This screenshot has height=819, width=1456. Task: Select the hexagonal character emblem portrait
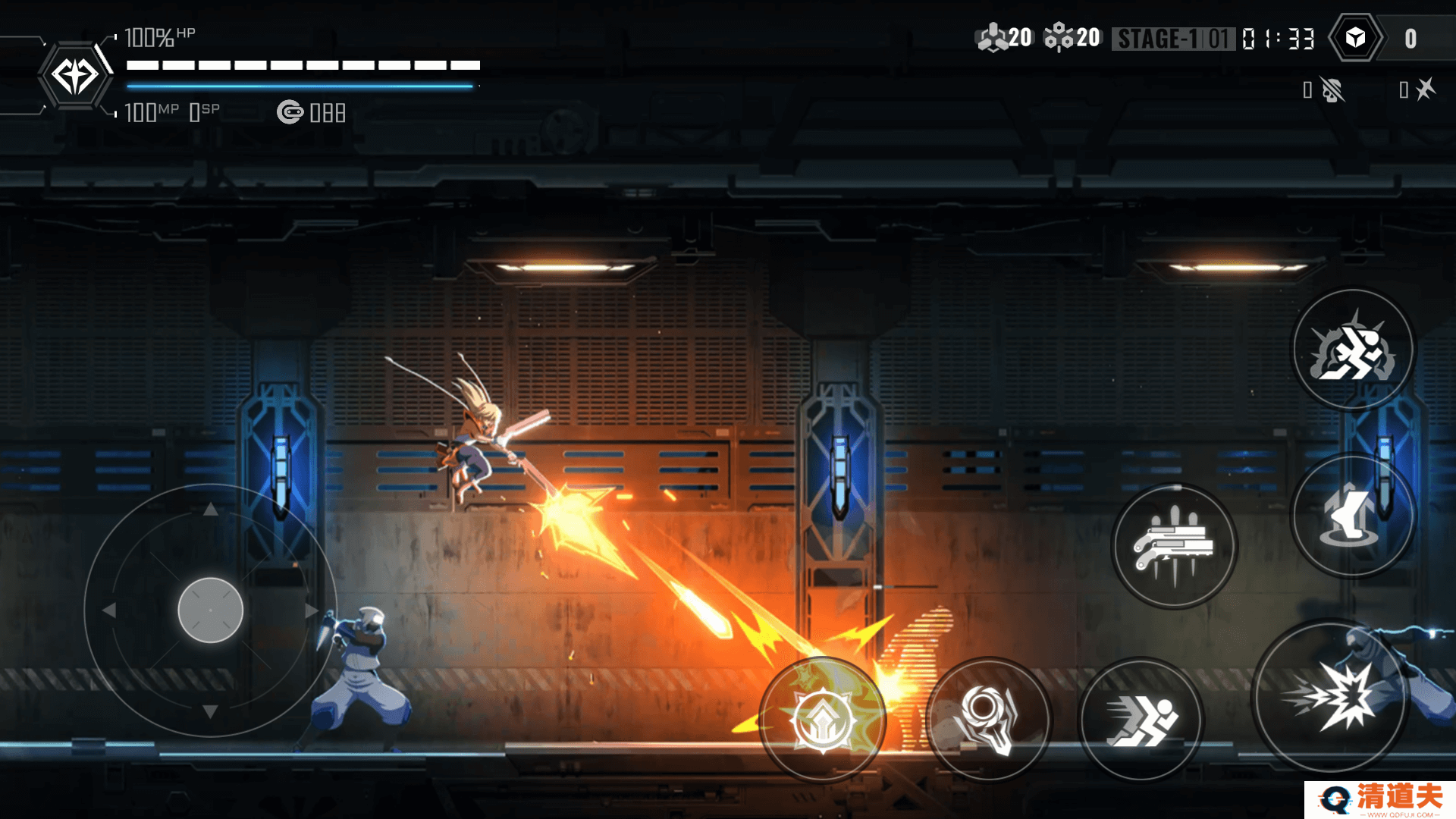75,76
